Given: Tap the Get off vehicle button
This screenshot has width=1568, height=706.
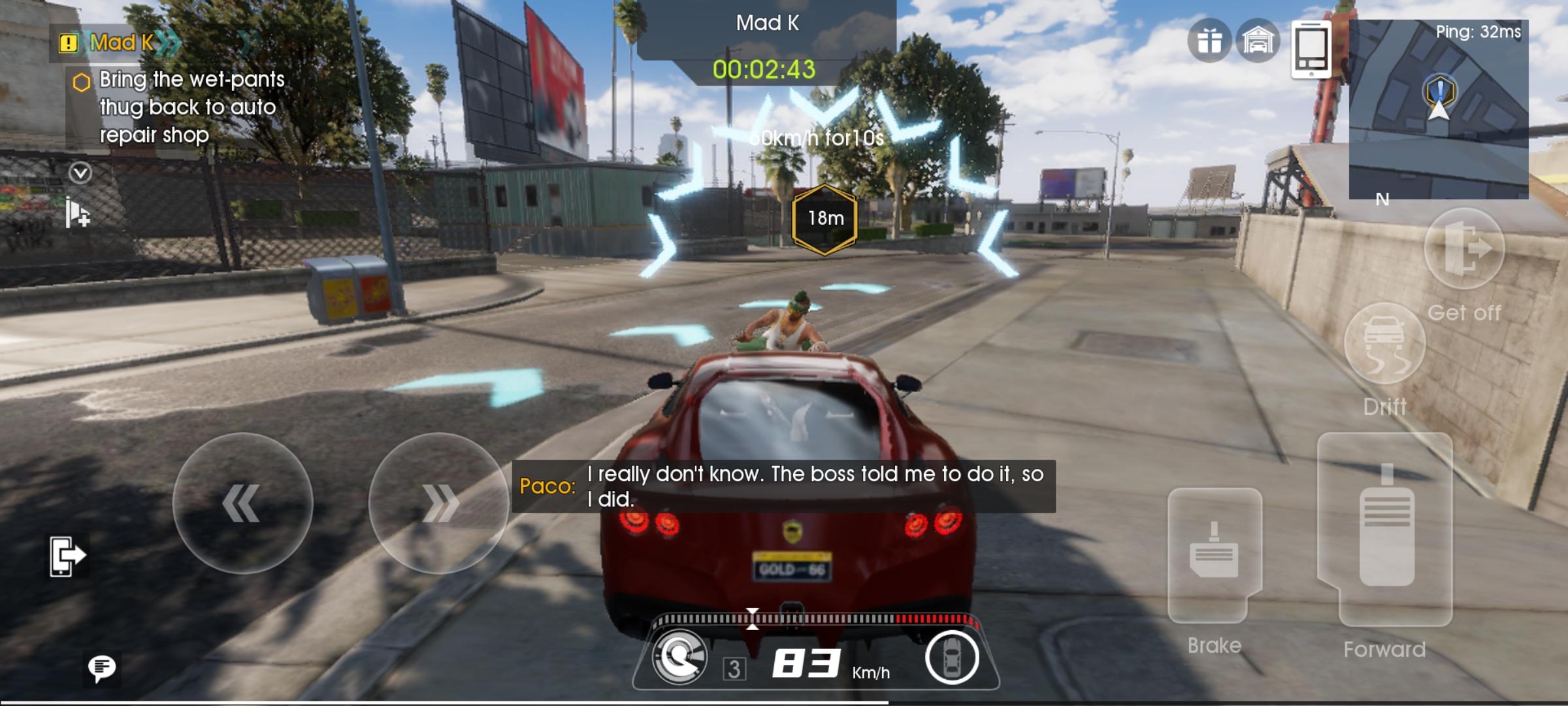Looking at the screenshot, I should tap(1464, 248).
